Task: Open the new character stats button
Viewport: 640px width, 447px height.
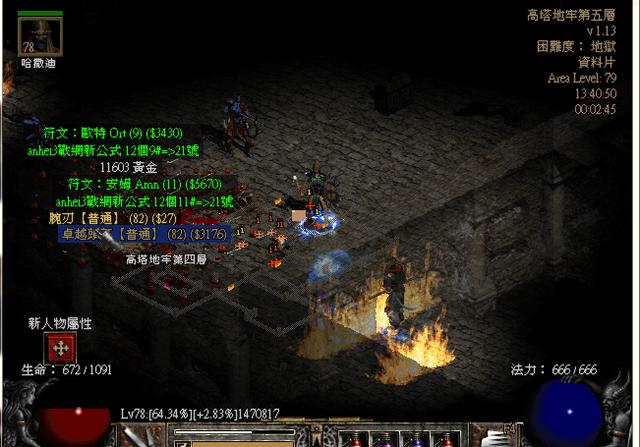Action: [60, 348]
